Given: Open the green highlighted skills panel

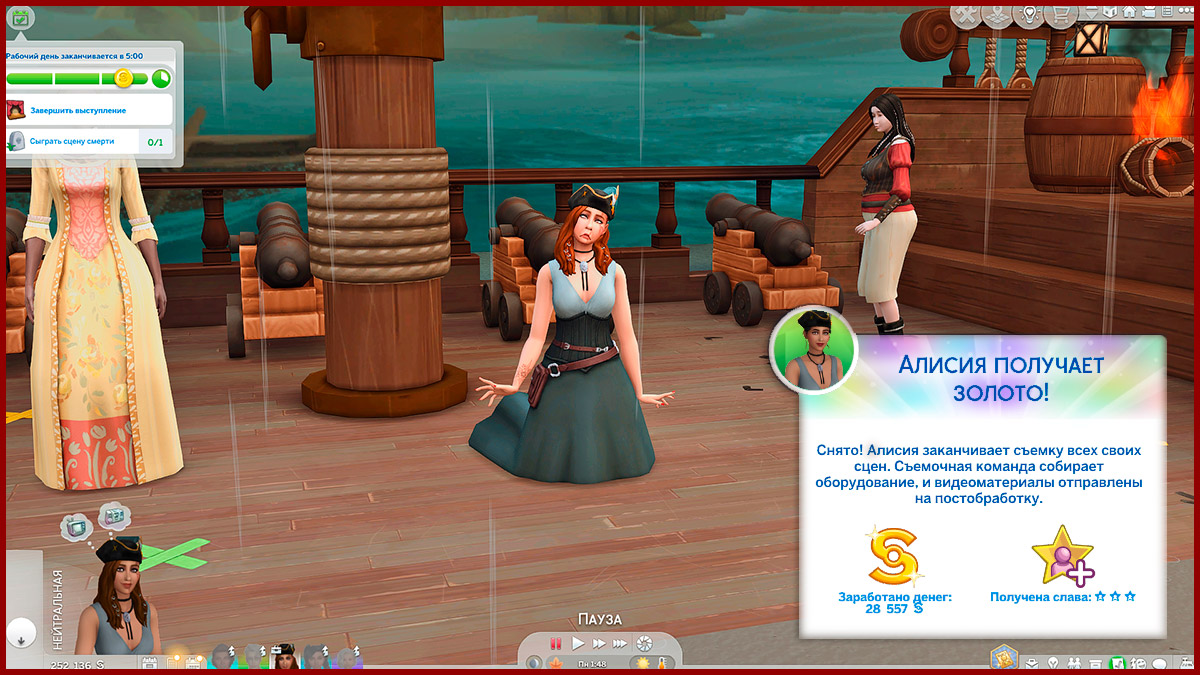Looking at the screenshot, I should (x=1118, y=663).
